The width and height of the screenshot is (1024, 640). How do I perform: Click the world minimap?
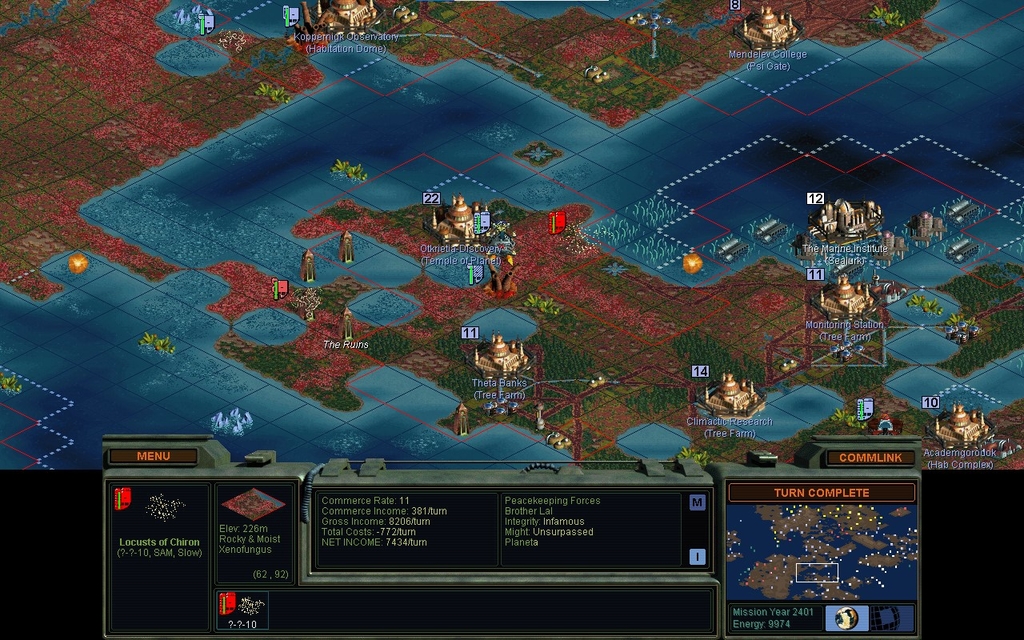[x=821, y=552]
